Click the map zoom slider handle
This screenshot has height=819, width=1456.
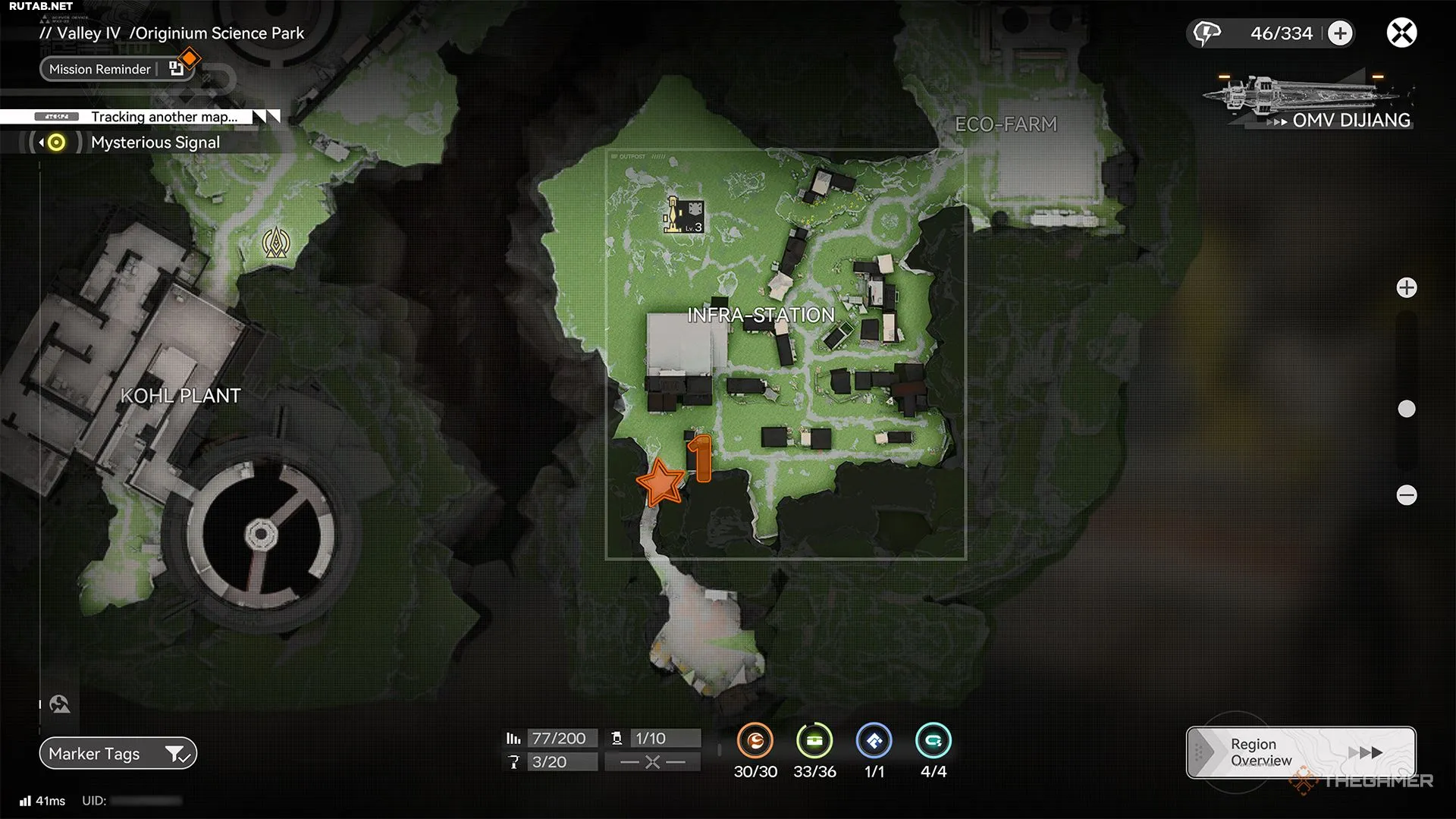(1407, 409)
